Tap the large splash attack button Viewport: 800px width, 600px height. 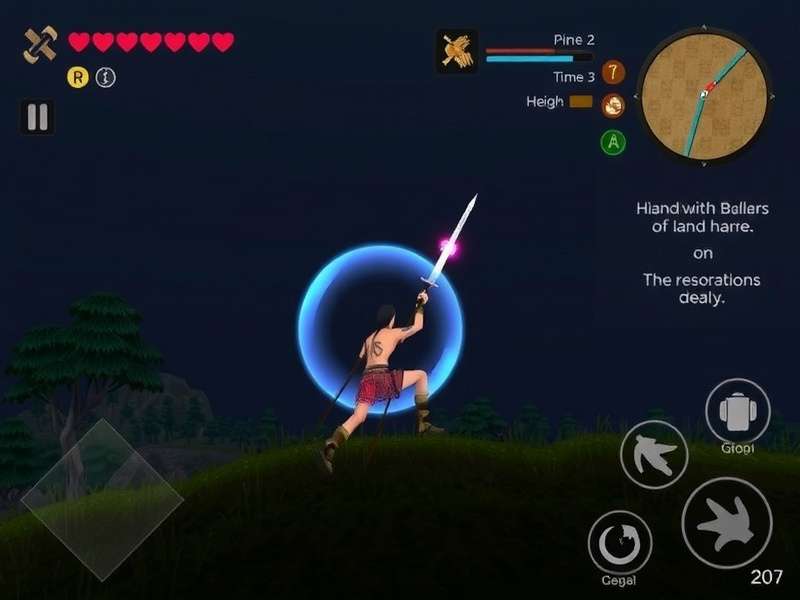click(x=727, y=522)
